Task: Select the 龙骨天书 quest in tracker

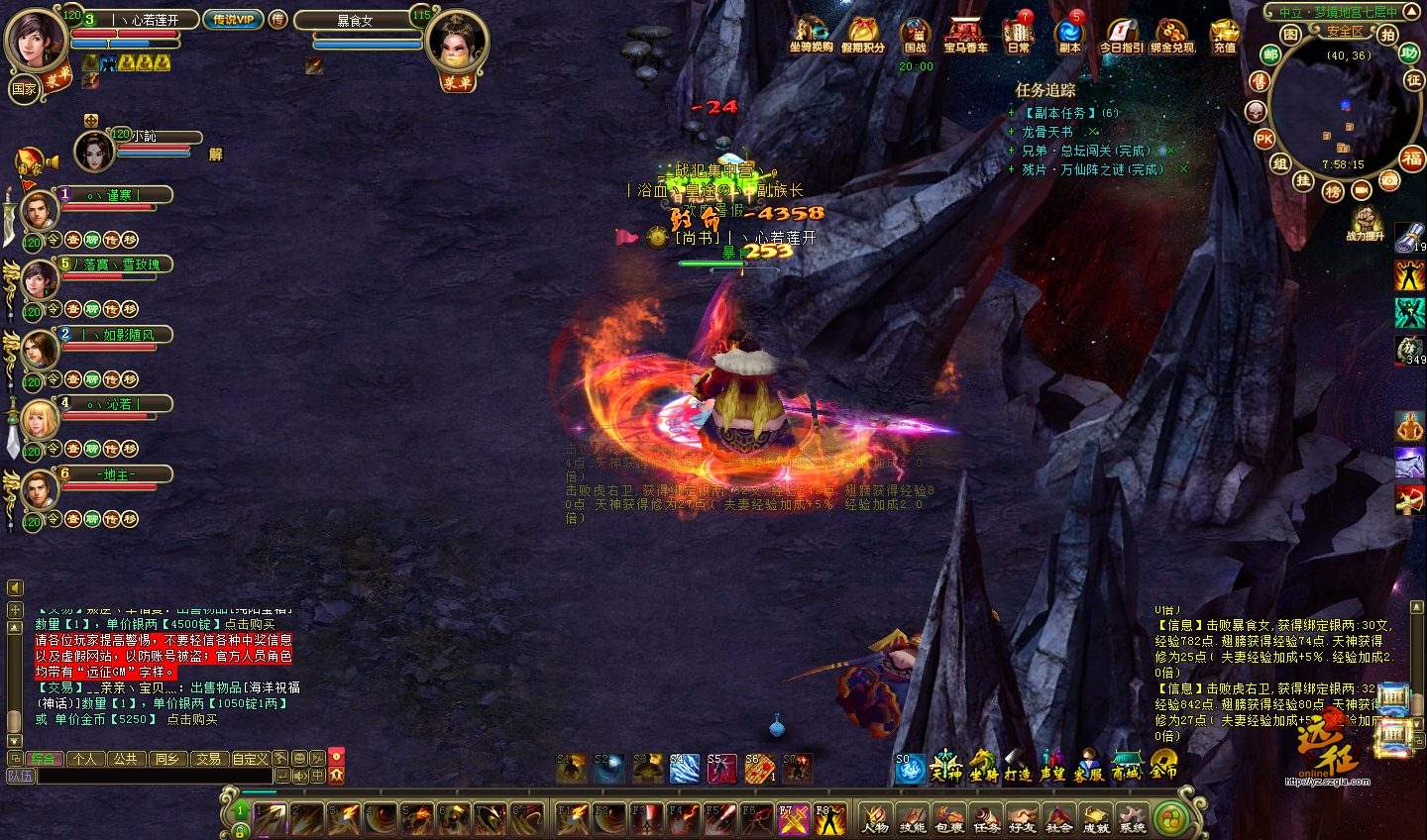Action: tap(1047, 132)
